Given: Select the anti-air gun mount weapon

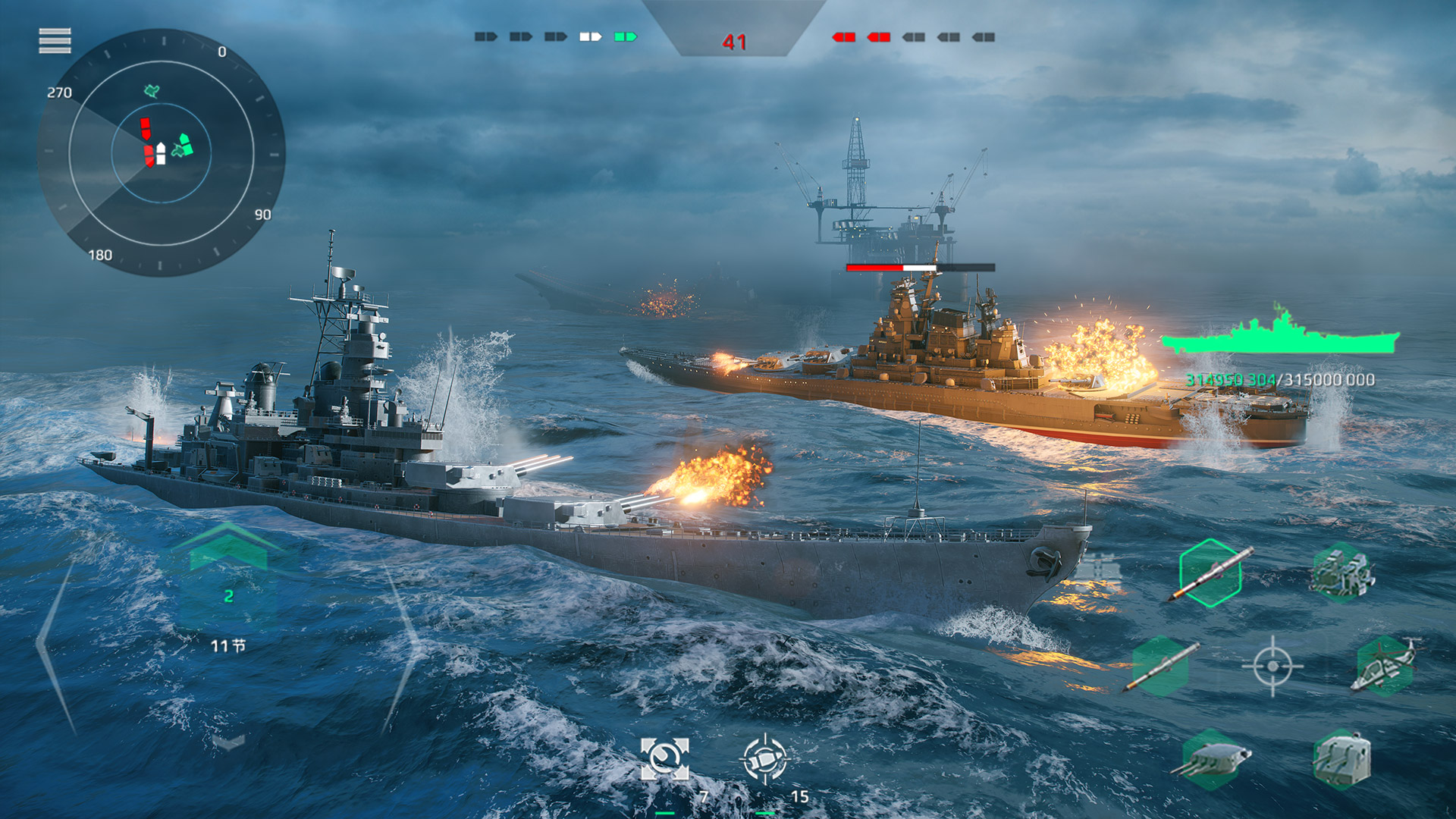Looking at the screenshot, I should (x=1342, y=573).
